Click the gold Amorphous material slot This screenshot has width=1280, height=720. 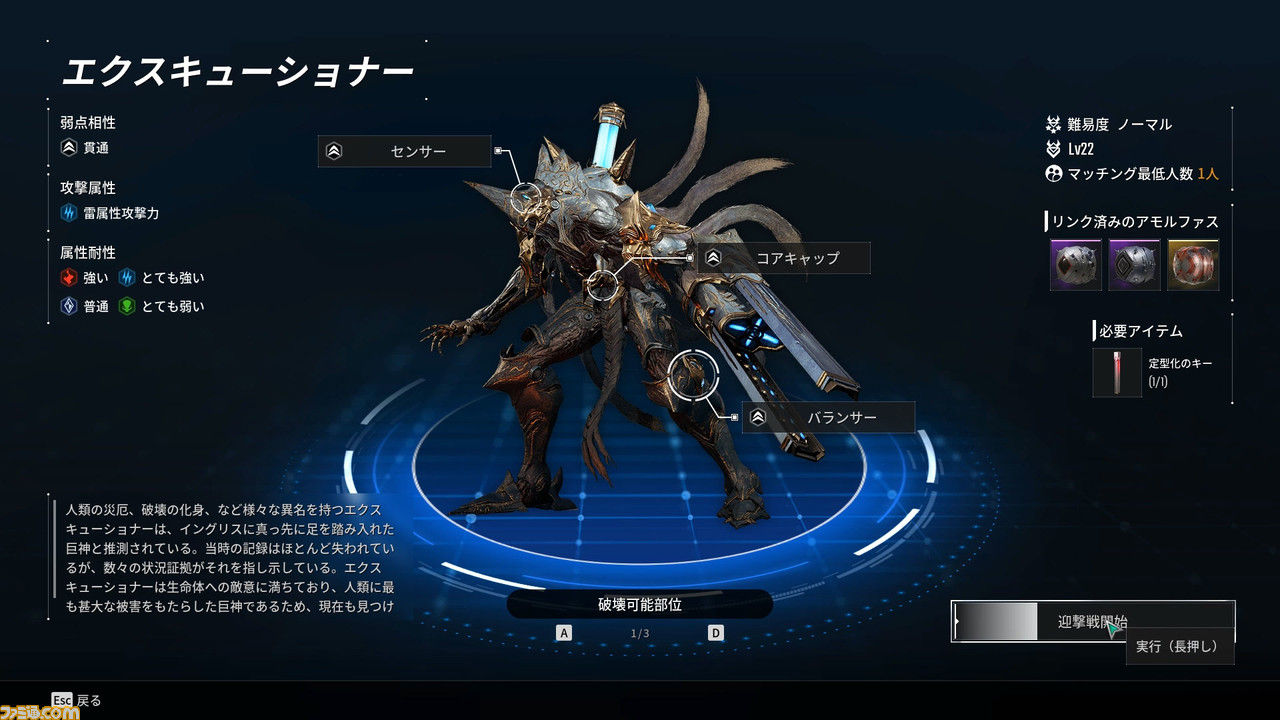click(1193, 265)
